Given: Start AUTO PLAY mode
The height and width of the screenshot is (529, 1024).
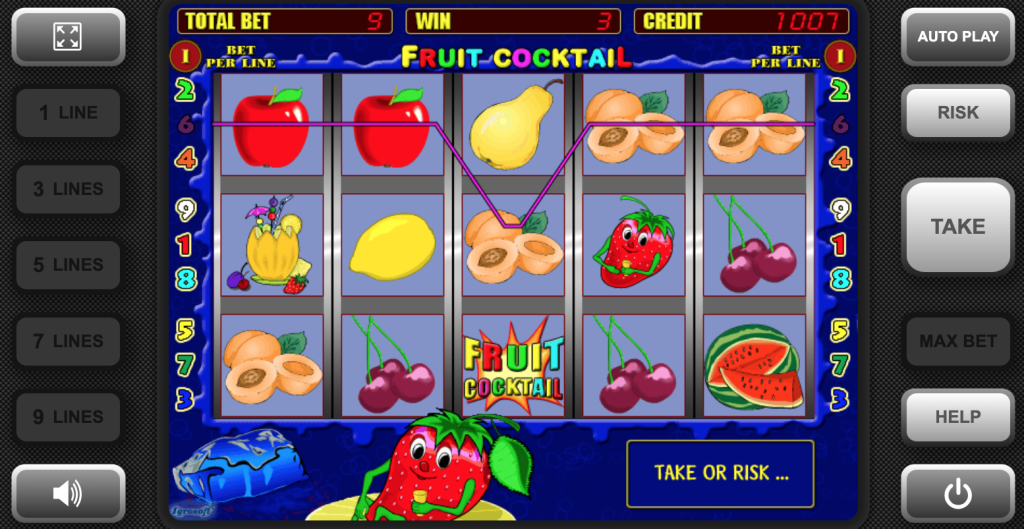Looking at the screenshot, I should tap(957, 37).
